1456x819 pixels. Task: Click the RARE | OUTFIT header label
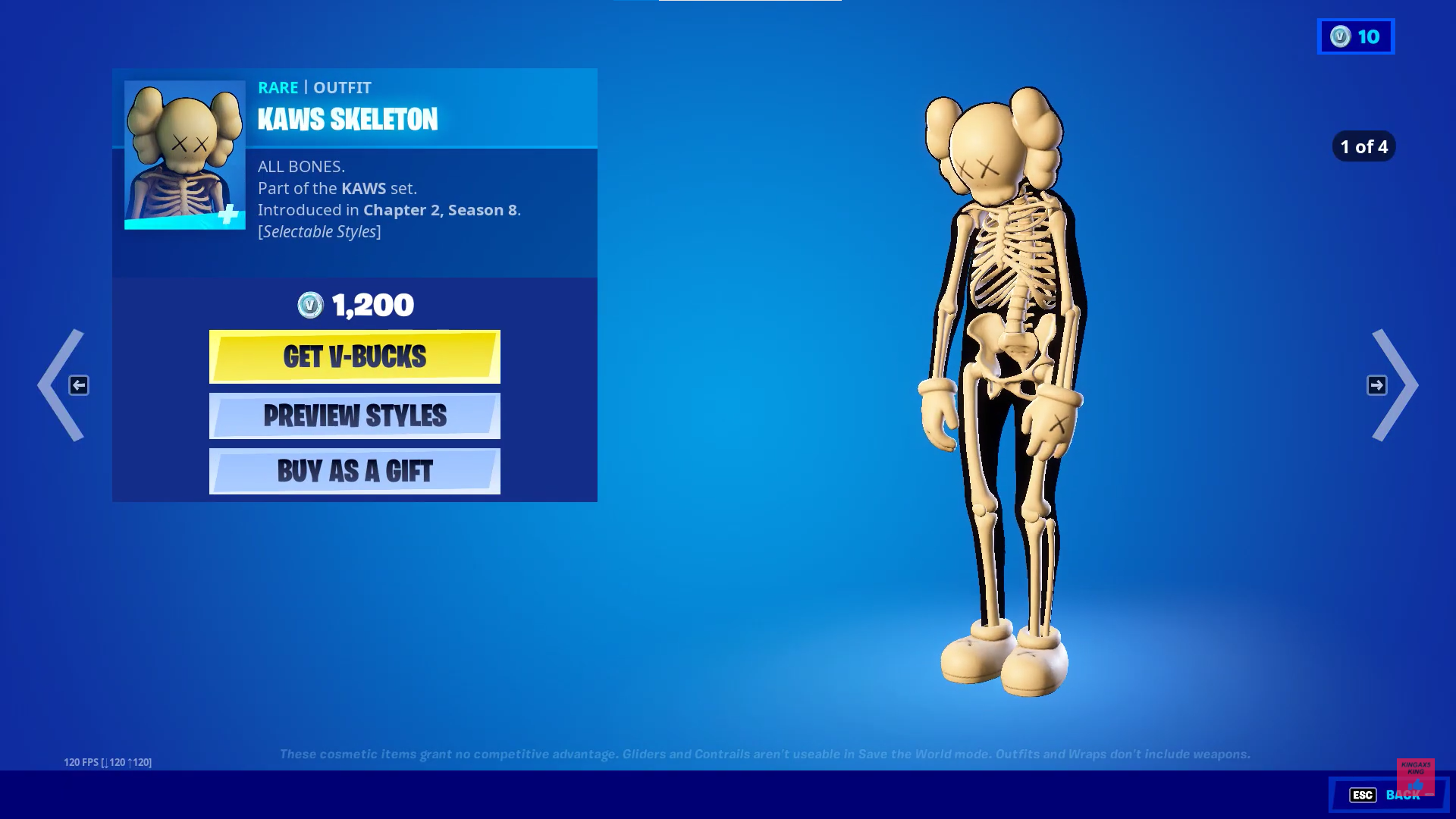(314, 88)
